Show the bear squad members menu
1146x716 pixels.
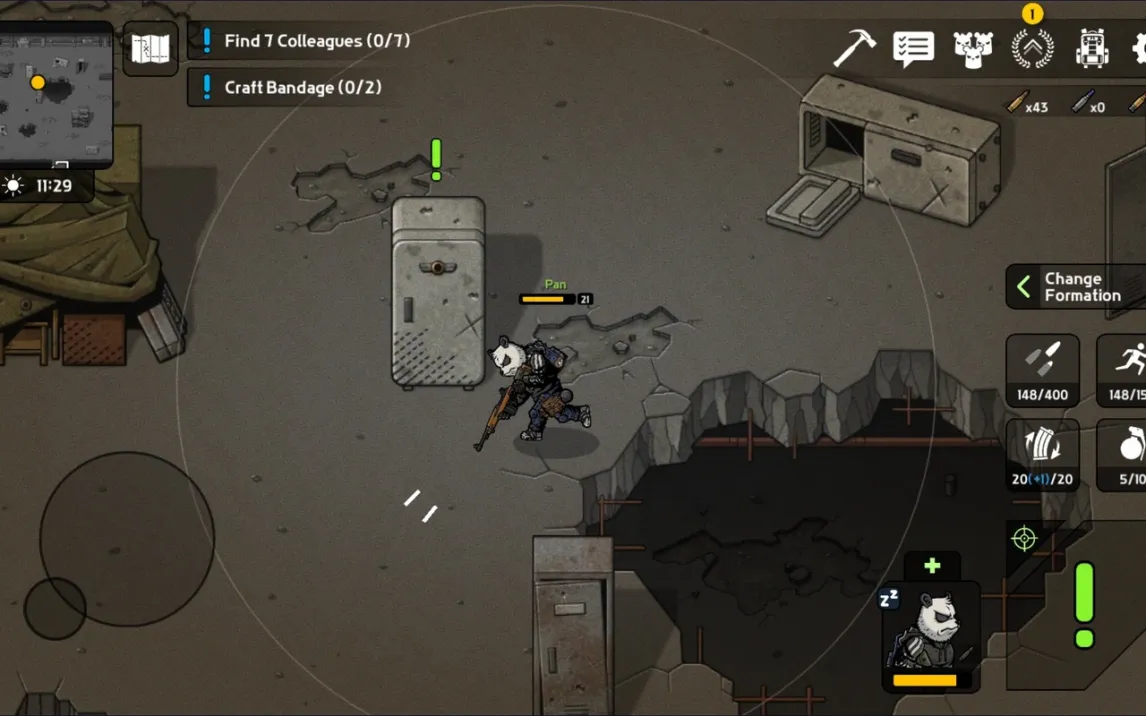click(972, 48)
